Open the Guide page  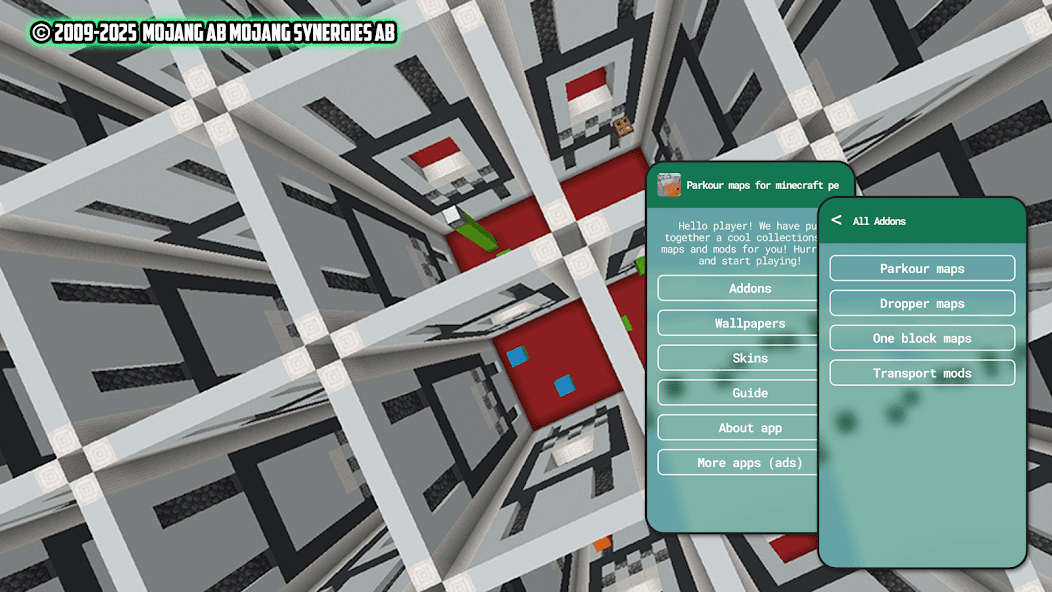(738, 393)
